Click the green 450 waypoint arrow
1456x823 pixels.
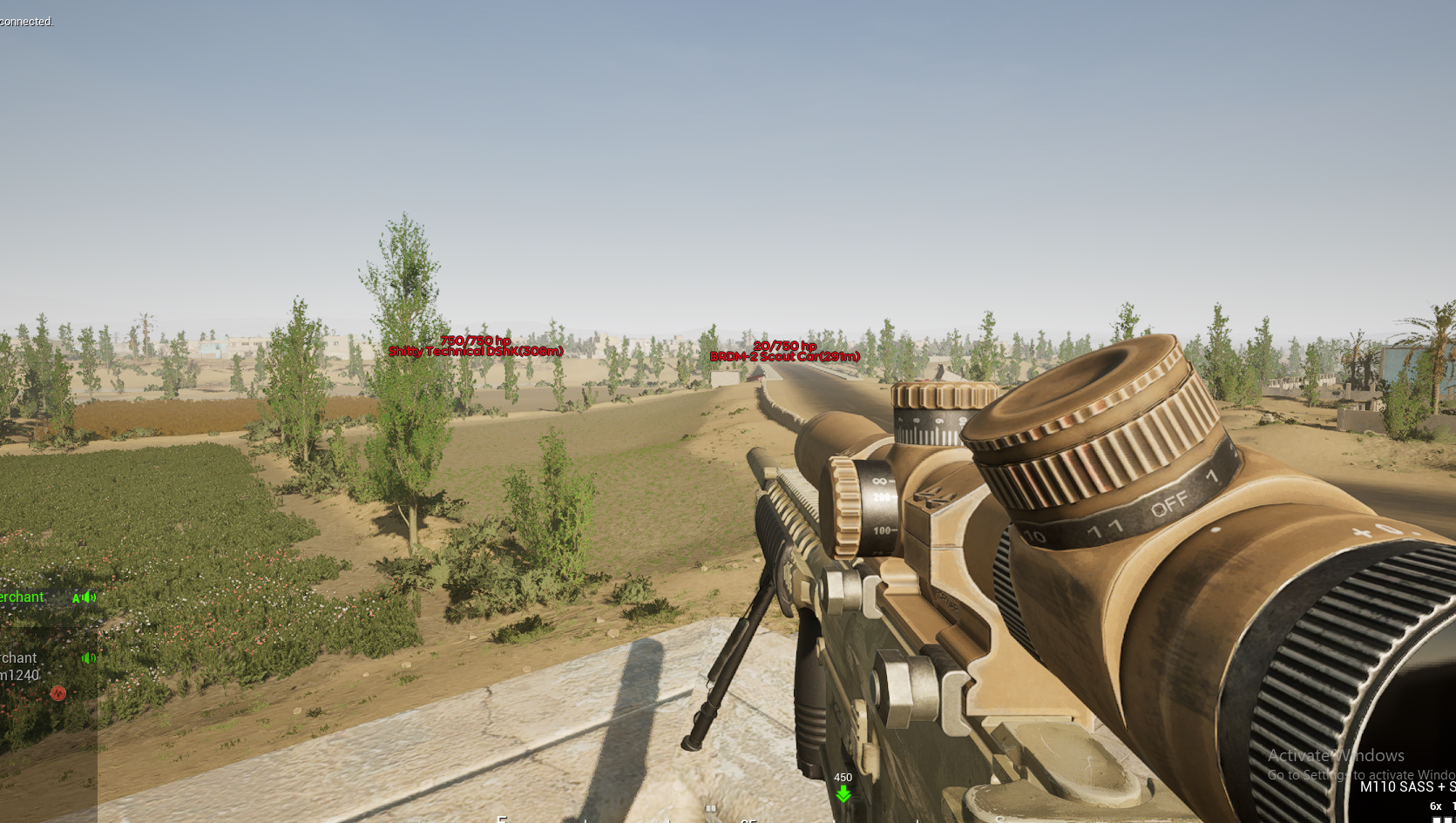tap(843, 794)
